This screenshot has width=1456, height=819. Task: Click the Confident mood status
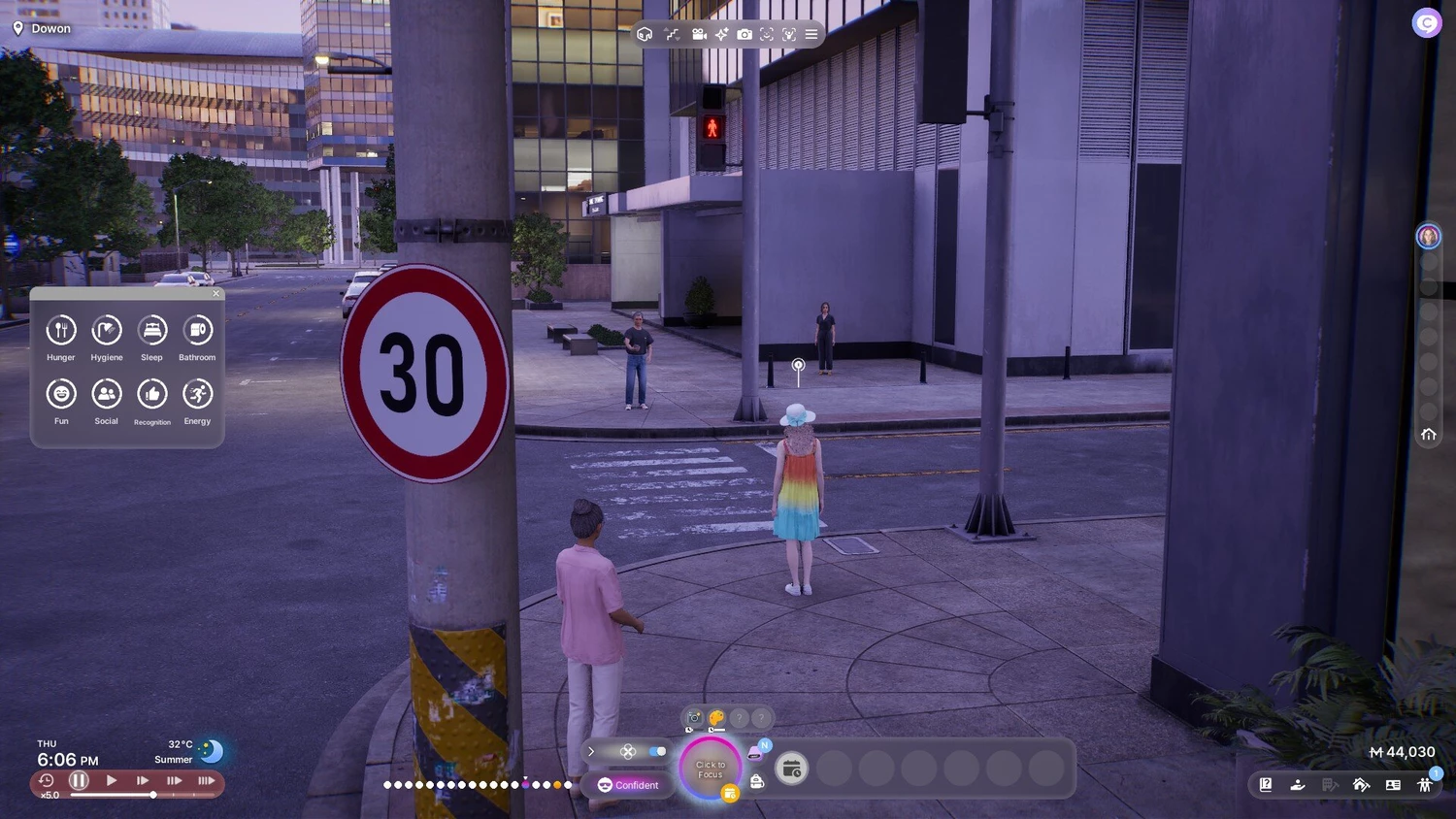(x=629, y=785)
